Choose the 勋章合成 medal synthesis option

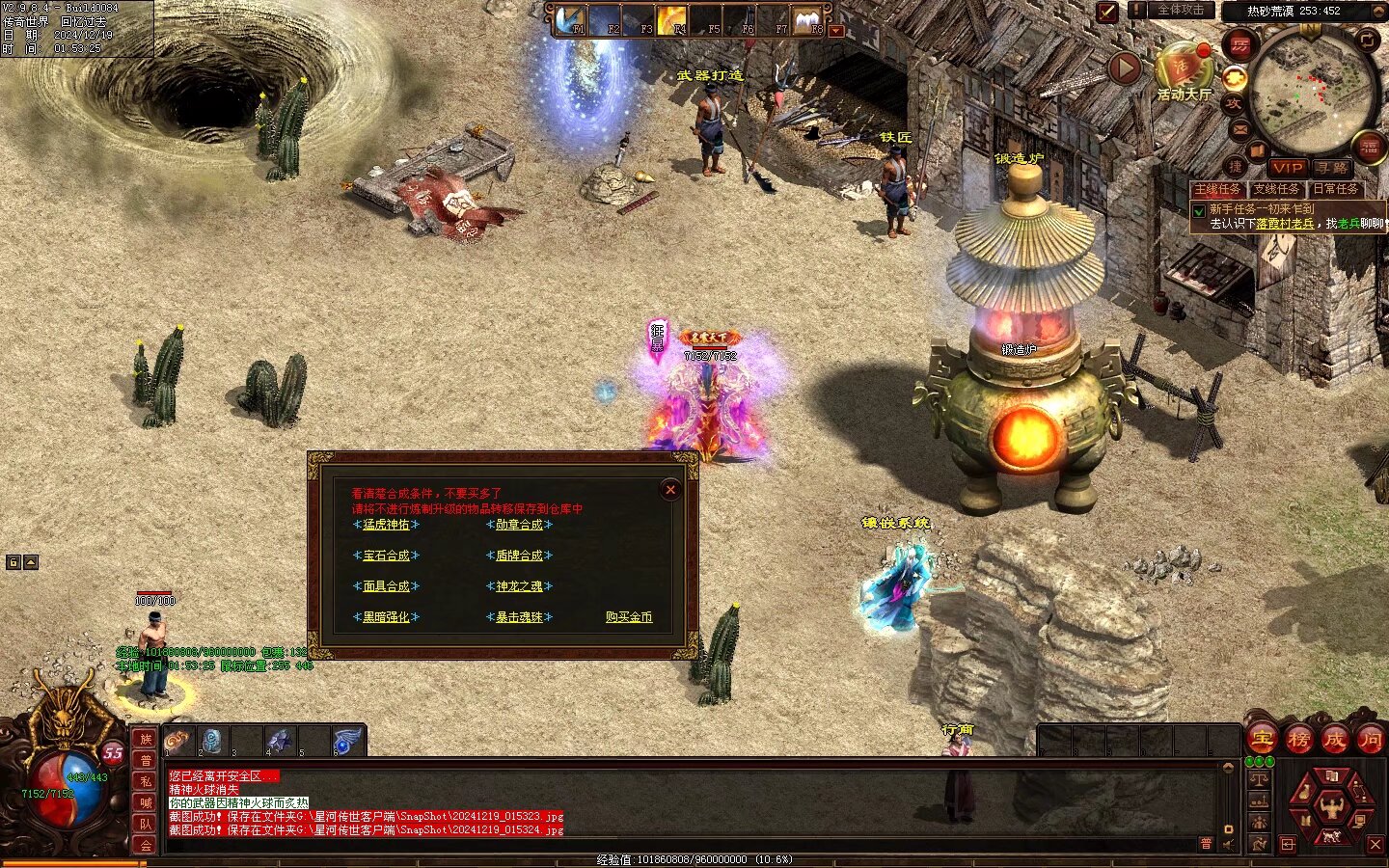(519, 525)
